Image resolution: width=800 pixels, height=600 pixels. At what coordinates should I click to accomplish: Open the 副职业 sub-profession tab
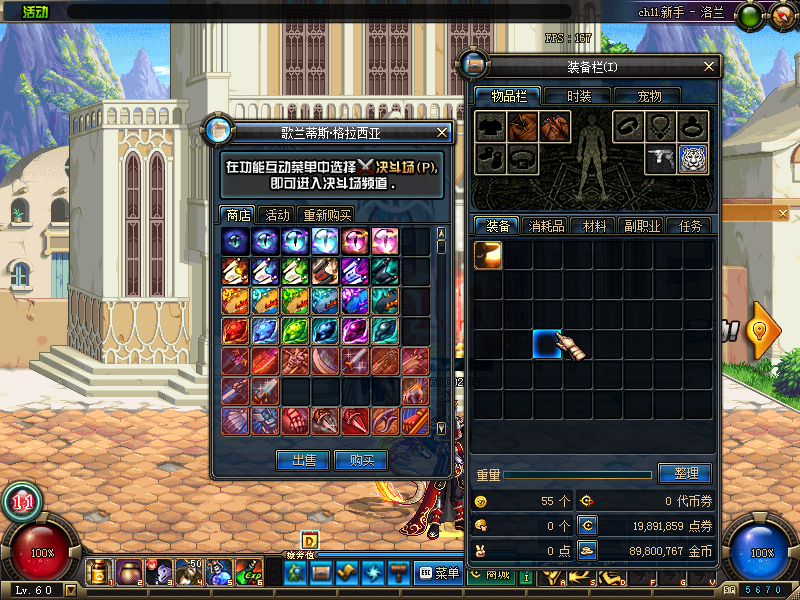tap(641, 226)
